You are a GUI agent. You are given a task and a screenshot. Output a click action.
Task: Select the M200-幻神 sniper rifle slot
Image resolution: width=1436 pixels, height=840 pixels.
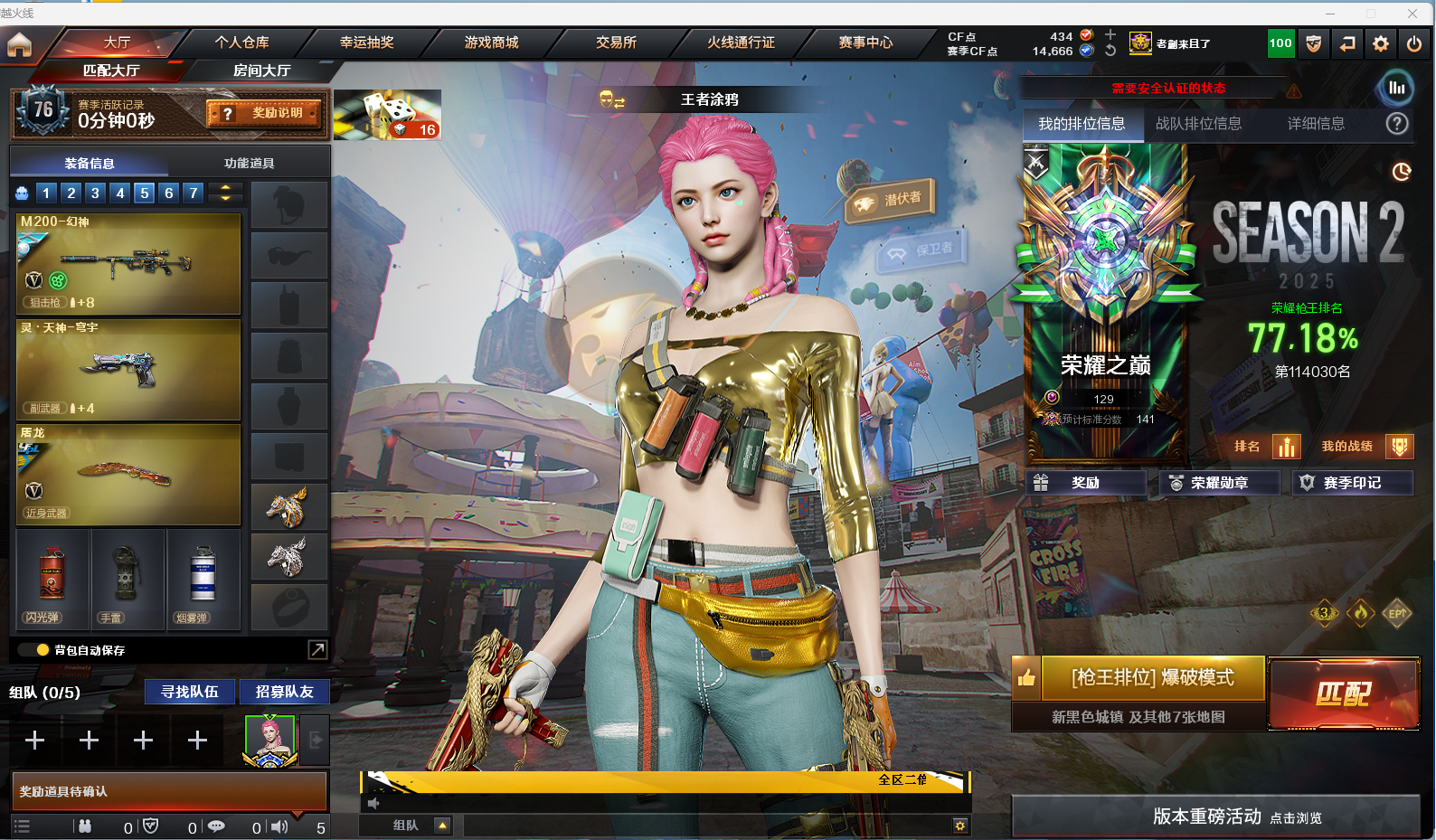pos(128,264)
